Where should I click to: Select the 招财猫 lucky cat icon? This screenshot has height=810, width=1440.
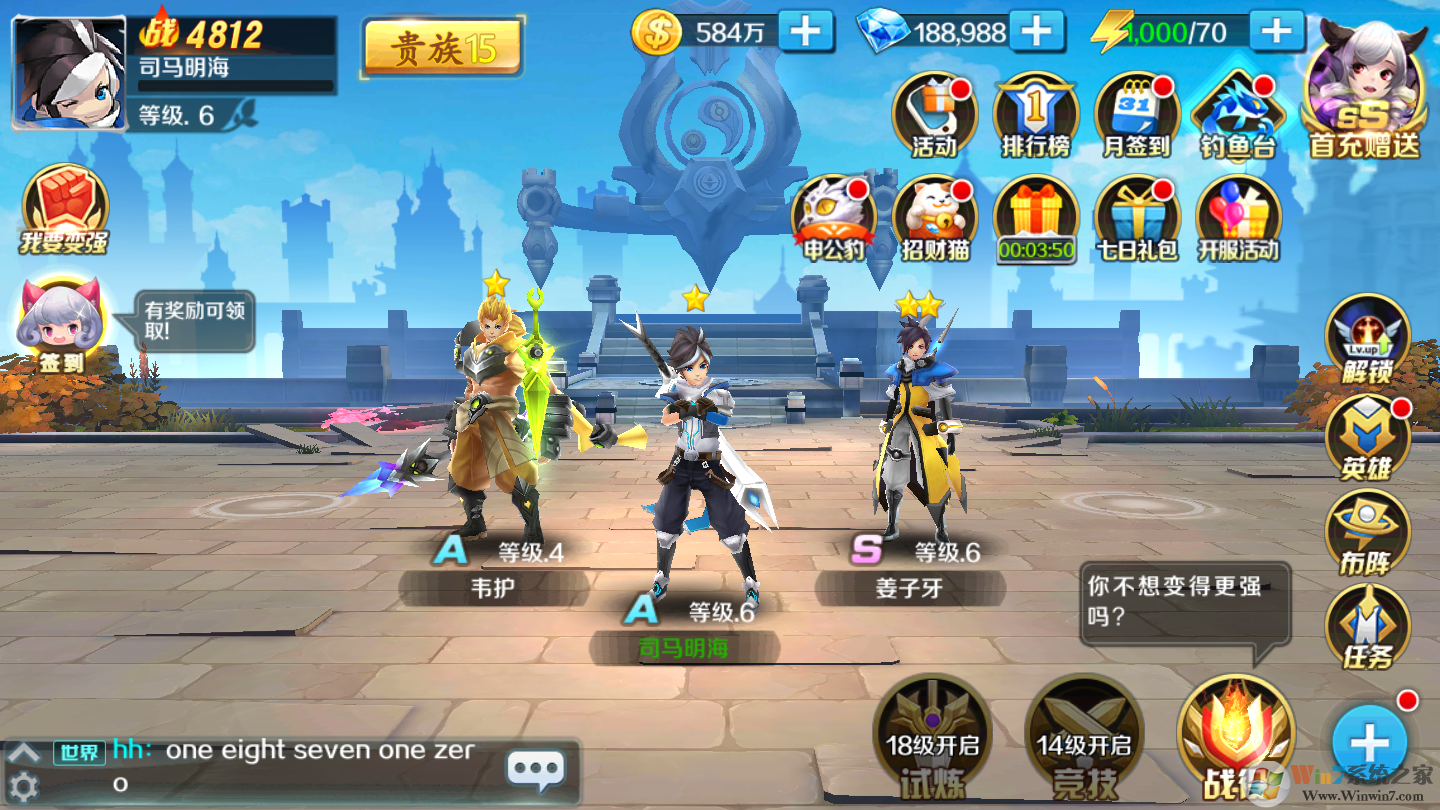pyautogui.click(x=935, y=219)
